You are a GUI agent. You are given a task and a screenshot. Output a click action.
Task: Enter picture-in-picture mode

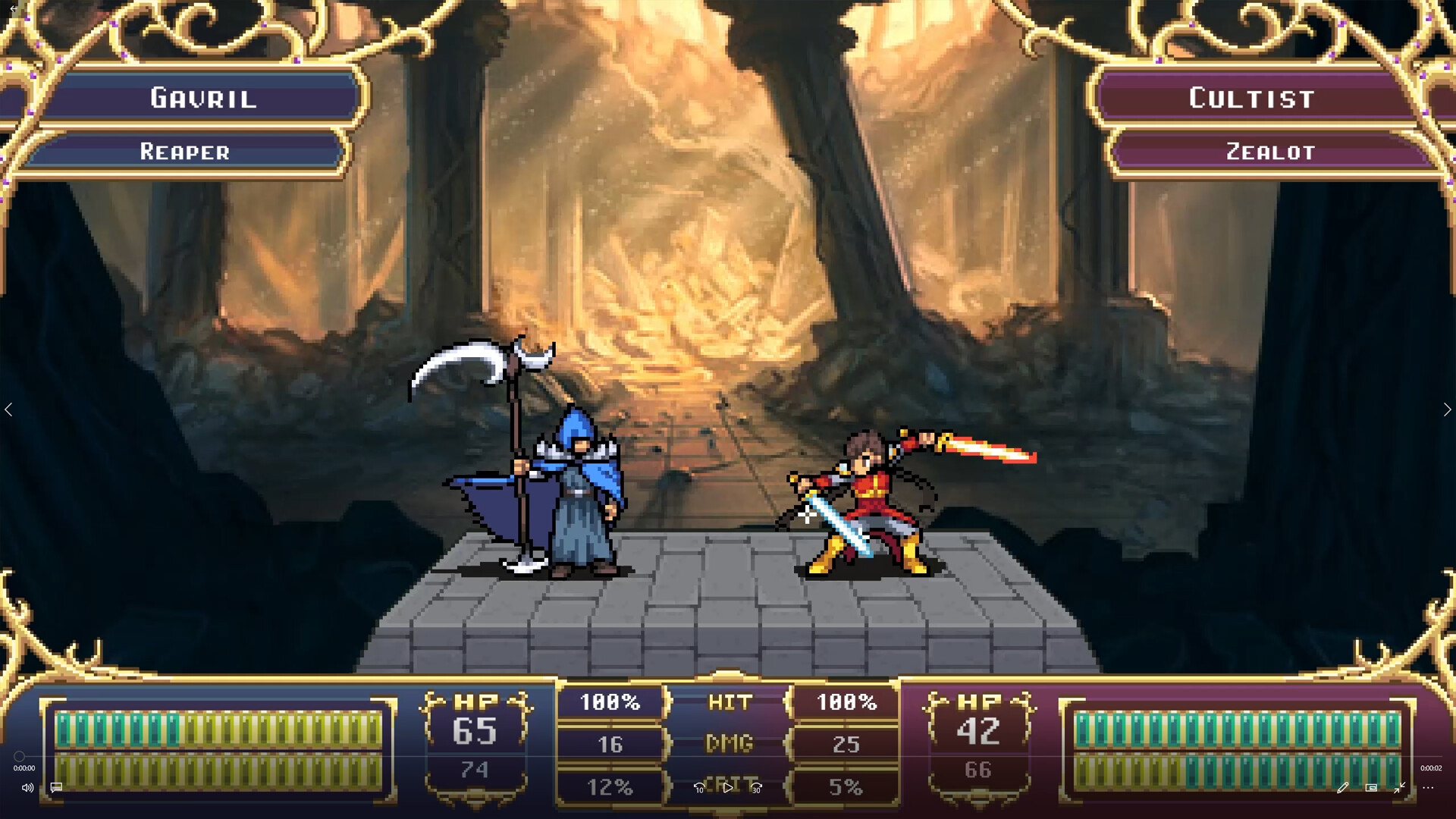1371,788
